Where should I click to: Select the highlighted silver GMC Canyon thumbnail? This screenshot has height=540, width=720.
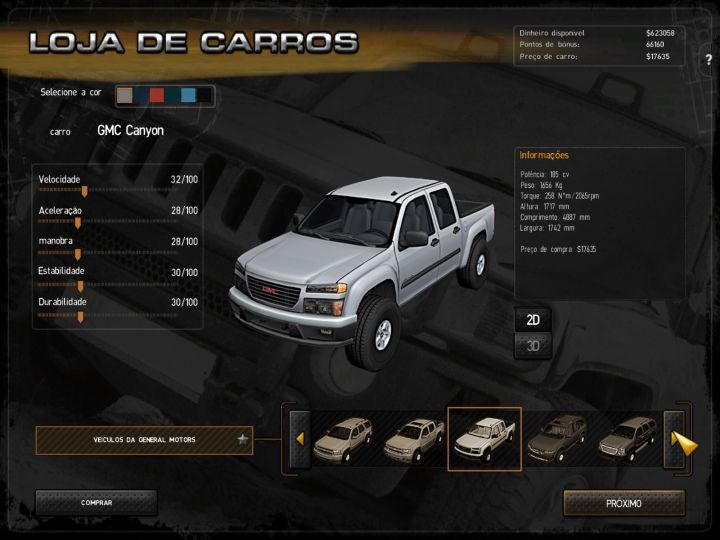tap(484, 439)
